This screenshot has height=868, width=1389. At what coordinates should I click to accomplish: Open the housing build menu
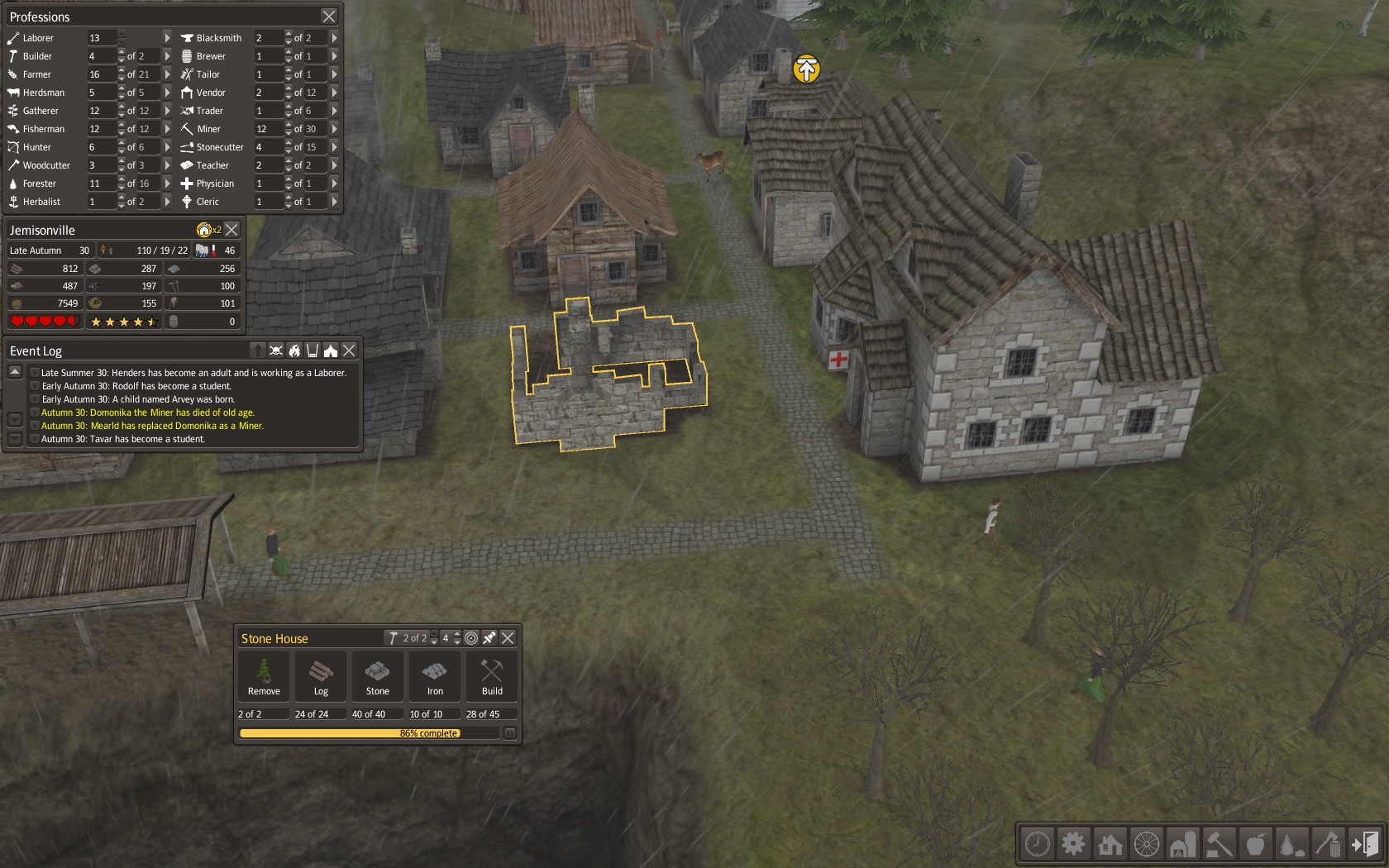(1110, 844)
